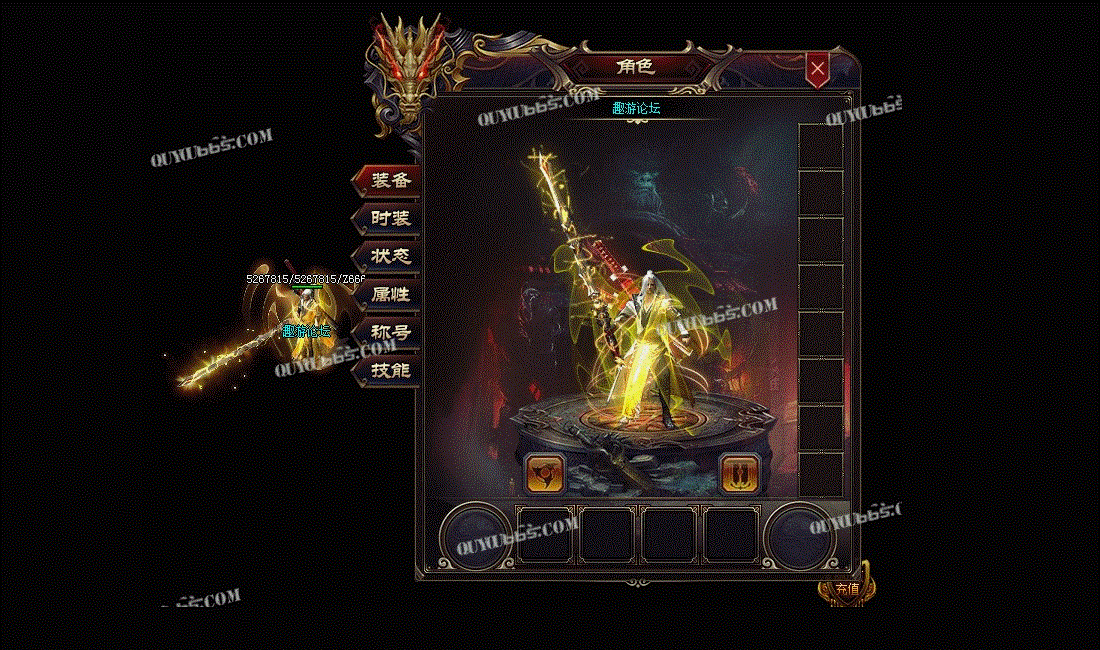Viewport: 1100px width, 650px height.
Task: Close the 角色 character panel
Action: pos(818,69)
